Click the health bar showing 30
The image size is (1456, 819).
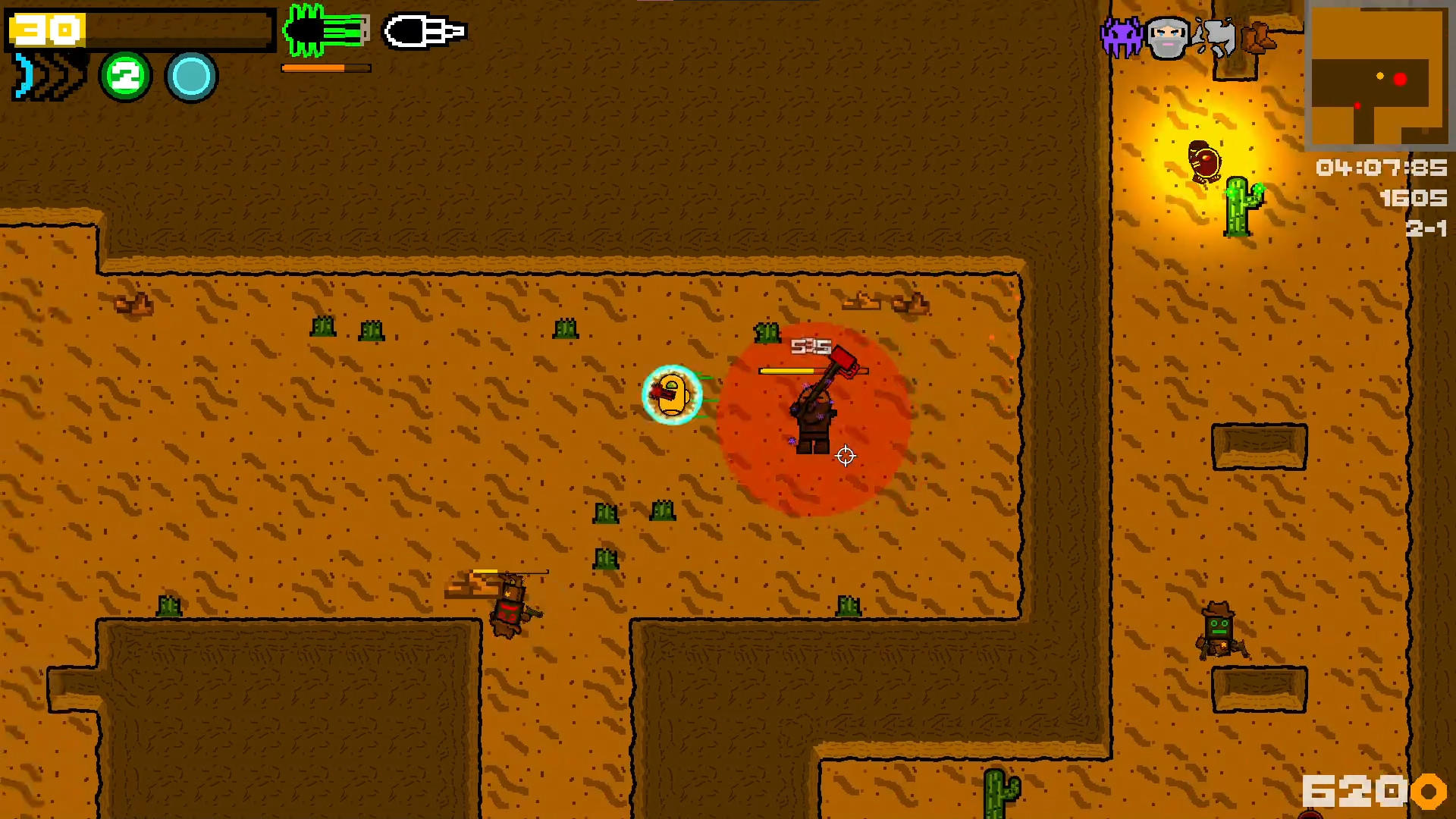pyautogui.click(x=136, y=30)
